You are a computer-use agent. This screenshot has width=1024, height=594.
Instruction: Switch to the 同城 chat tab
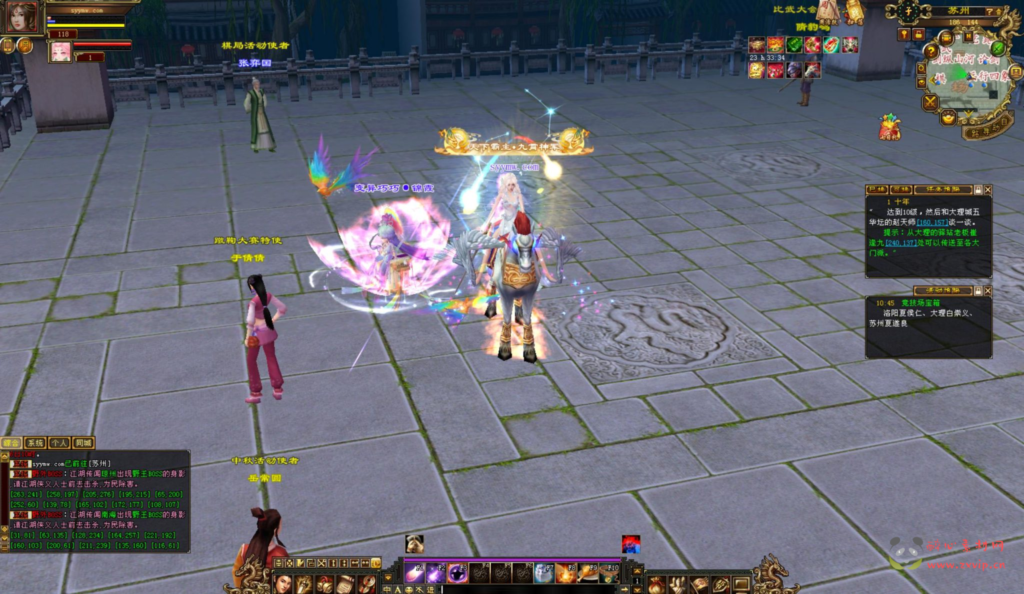coord(83,442)
